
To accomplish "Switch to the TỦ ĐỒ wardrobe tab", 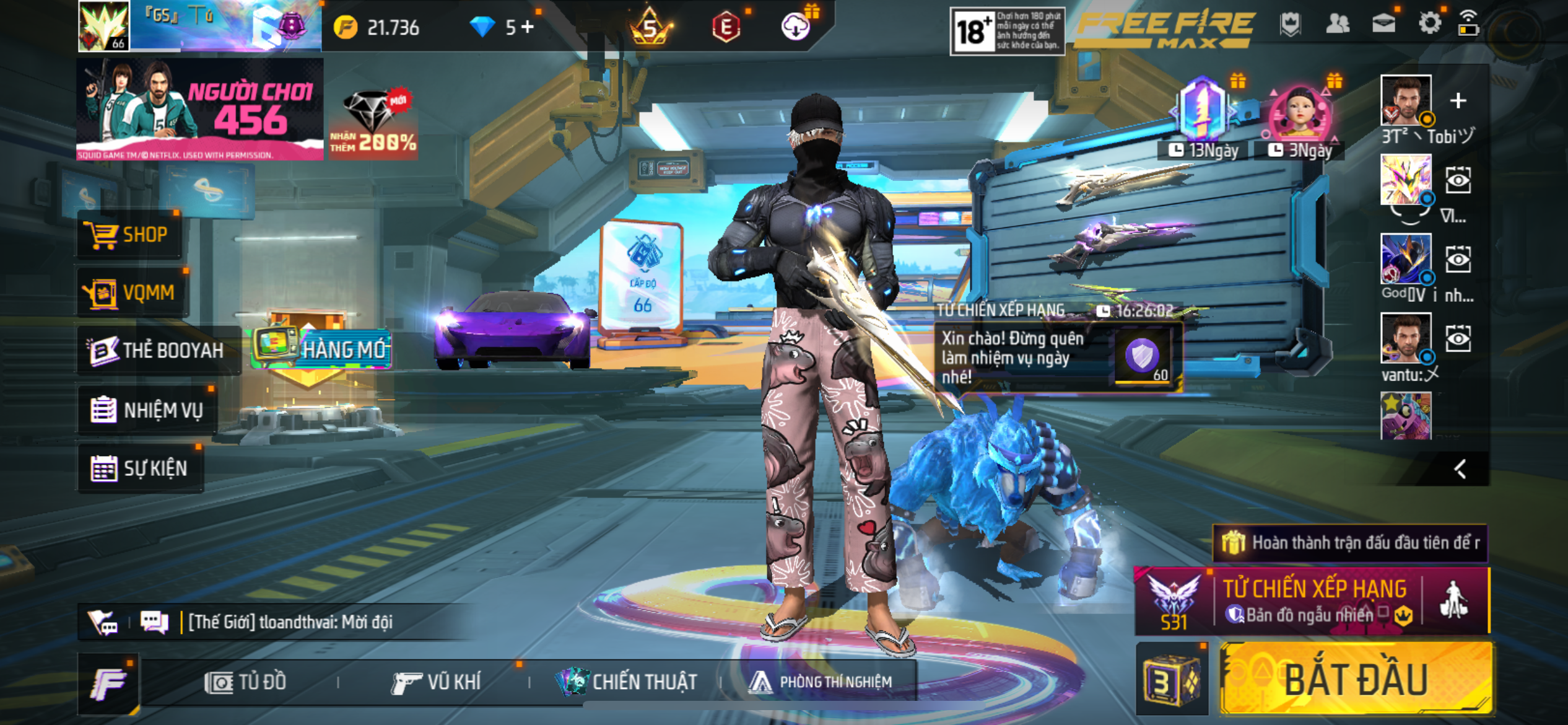I will (x=246, y=682).
